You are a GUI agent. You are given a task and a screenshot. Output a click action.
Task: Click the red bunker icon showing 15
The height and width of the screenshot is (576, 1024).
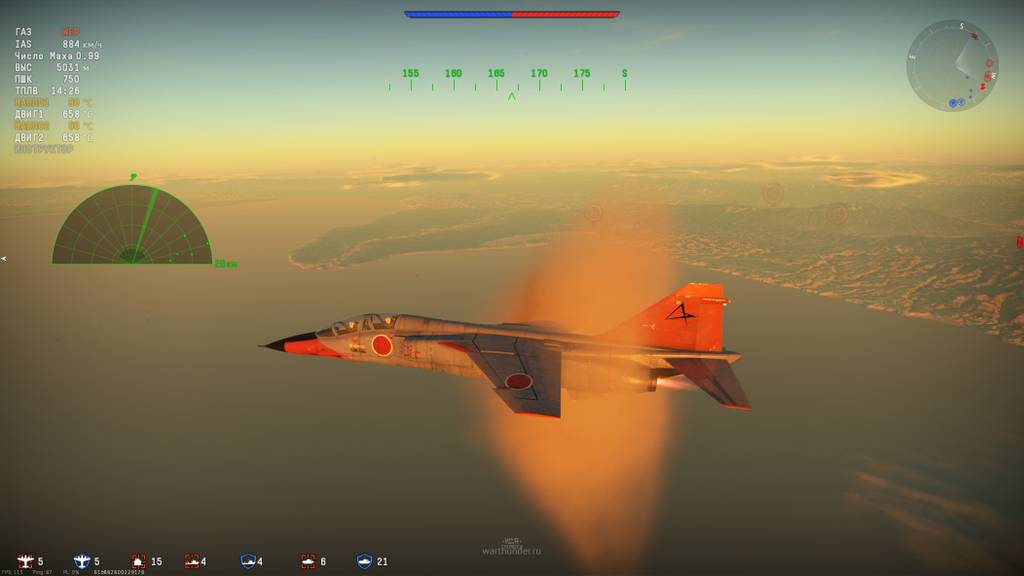138,562
